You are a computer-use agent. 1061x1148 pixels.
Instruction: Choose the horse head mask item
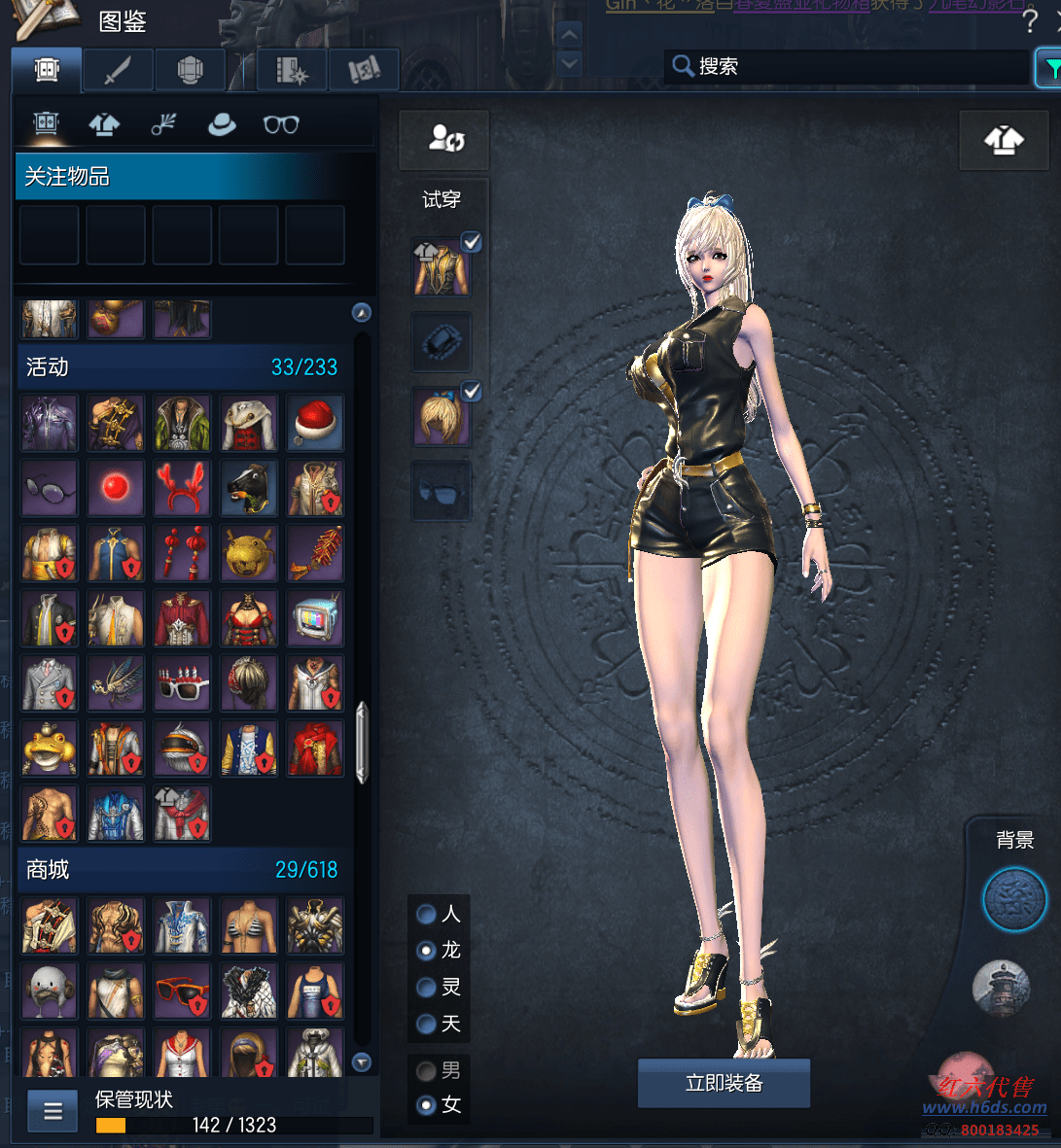coord(249,487)
